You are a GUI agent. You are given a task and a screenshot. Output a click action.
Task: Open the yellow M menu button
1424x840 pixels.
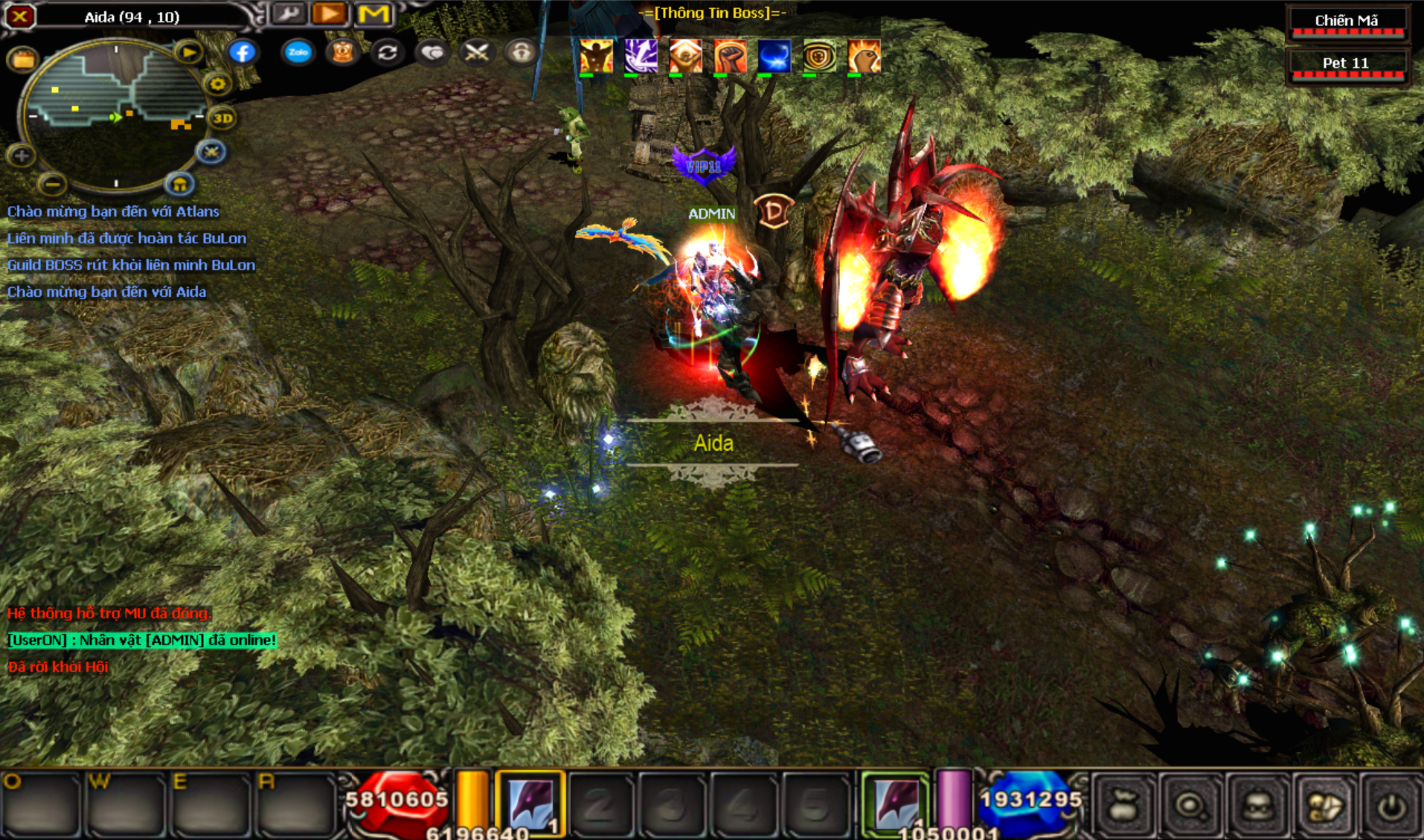[x=373, y=14]
